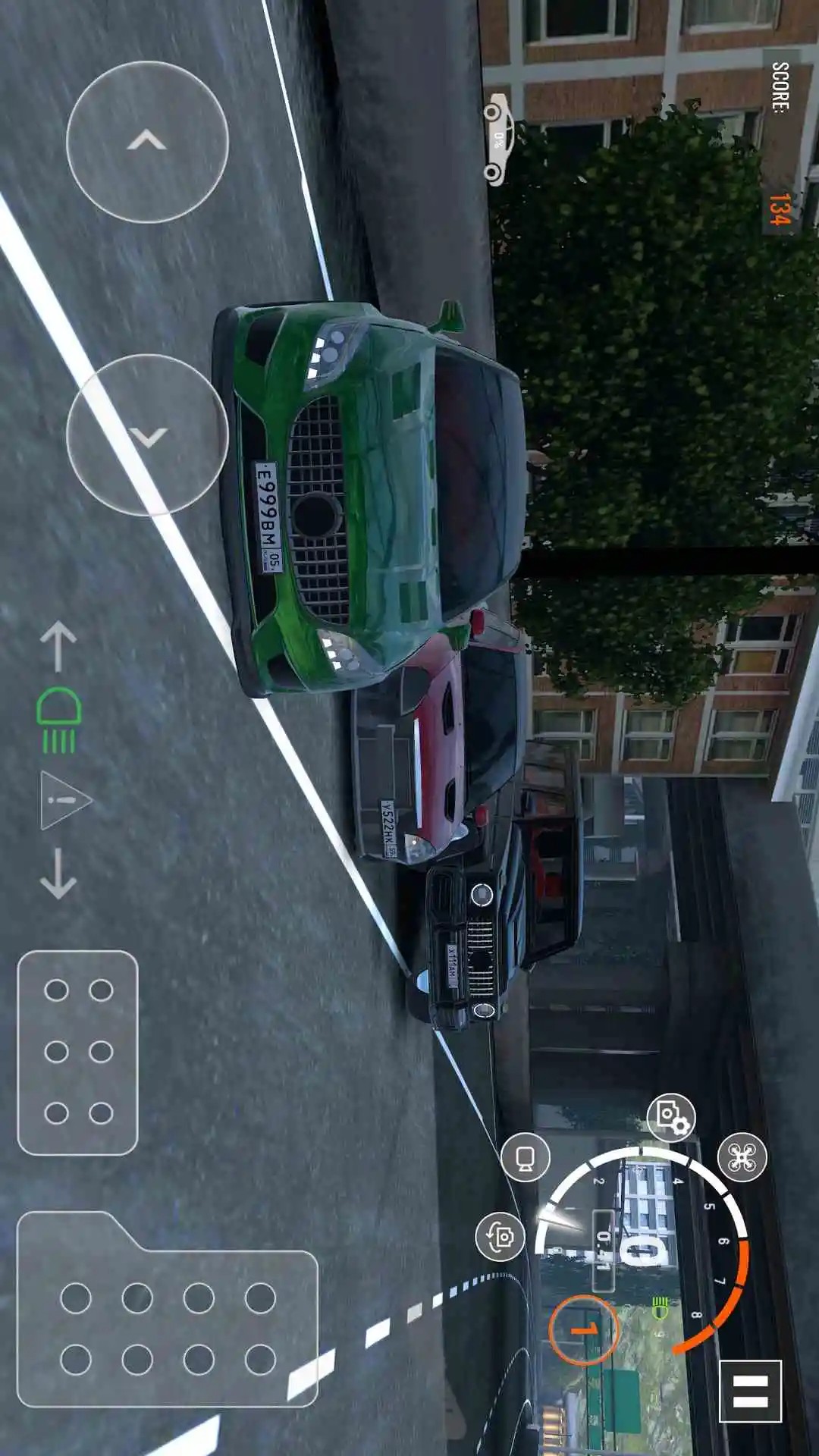Tap the small six-hole brake pedal

77,1052
